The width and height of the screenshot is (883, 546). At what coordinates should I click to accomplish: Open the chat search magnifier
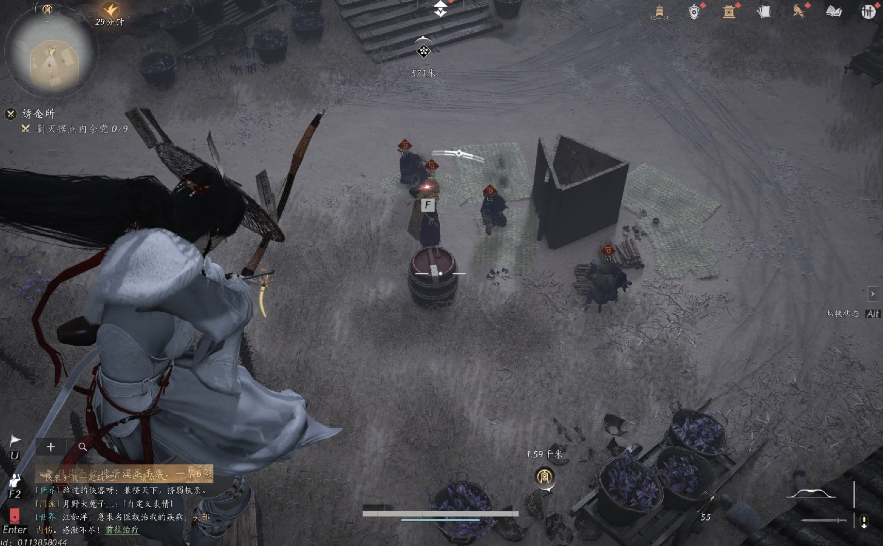point(82,447)
